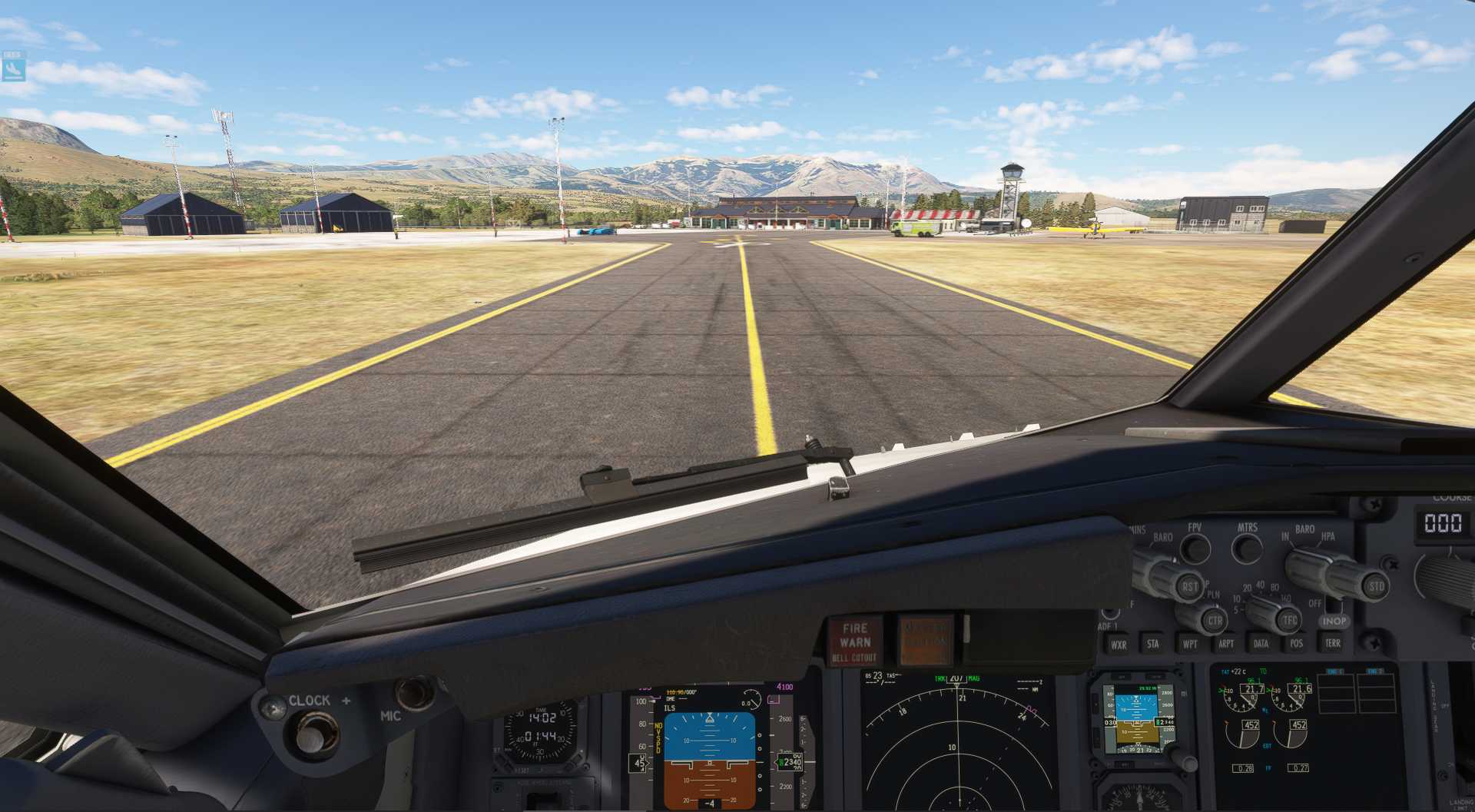Click the MTRS meters button
Viewport: 1475px width, 812px height.
pyautogui.click(x=1246, y=549)
